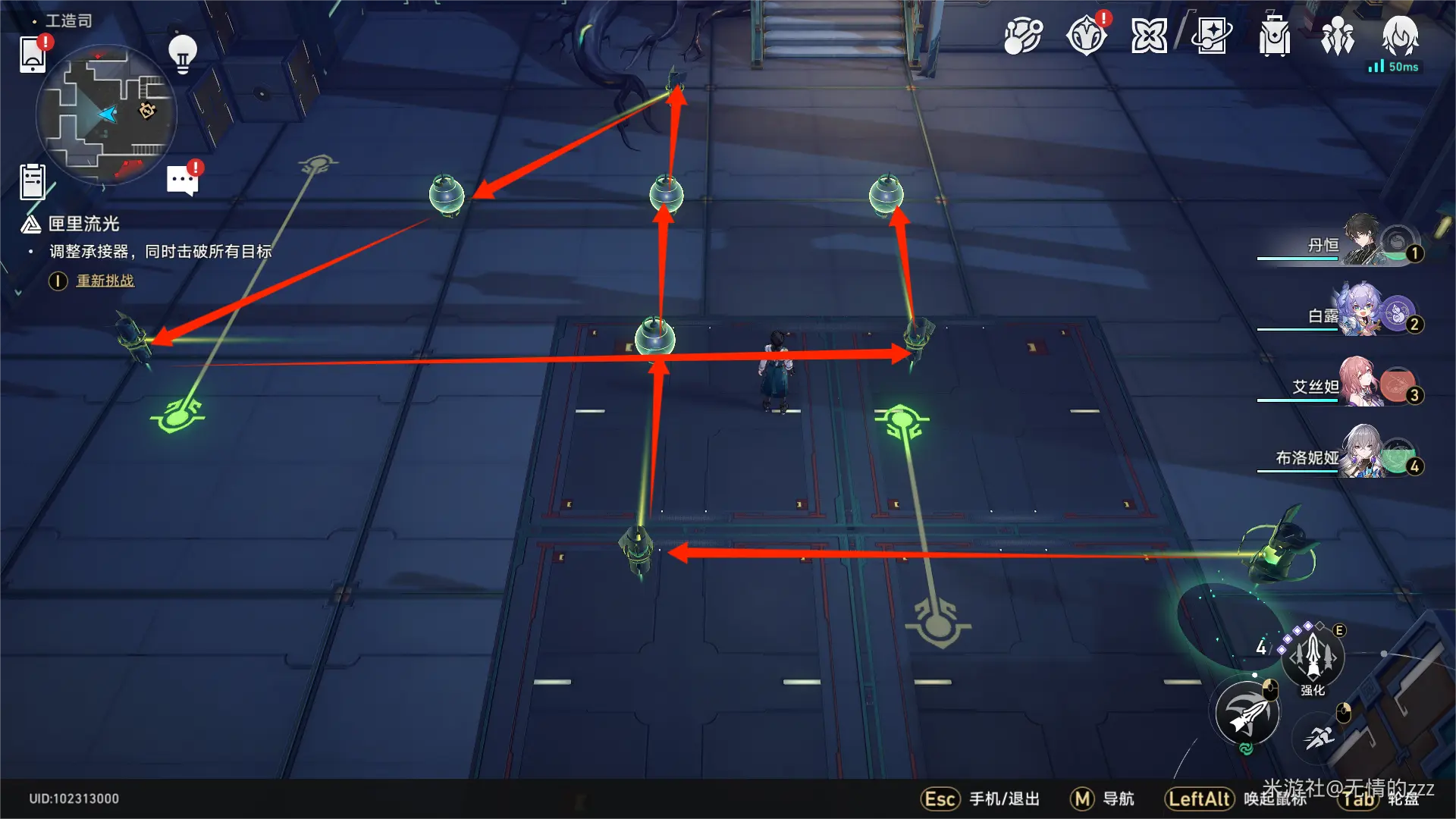Screen dimensions: 1456x819
Task: Select the 匣里流光 quest tracker title
Action: tap(83, 224)
